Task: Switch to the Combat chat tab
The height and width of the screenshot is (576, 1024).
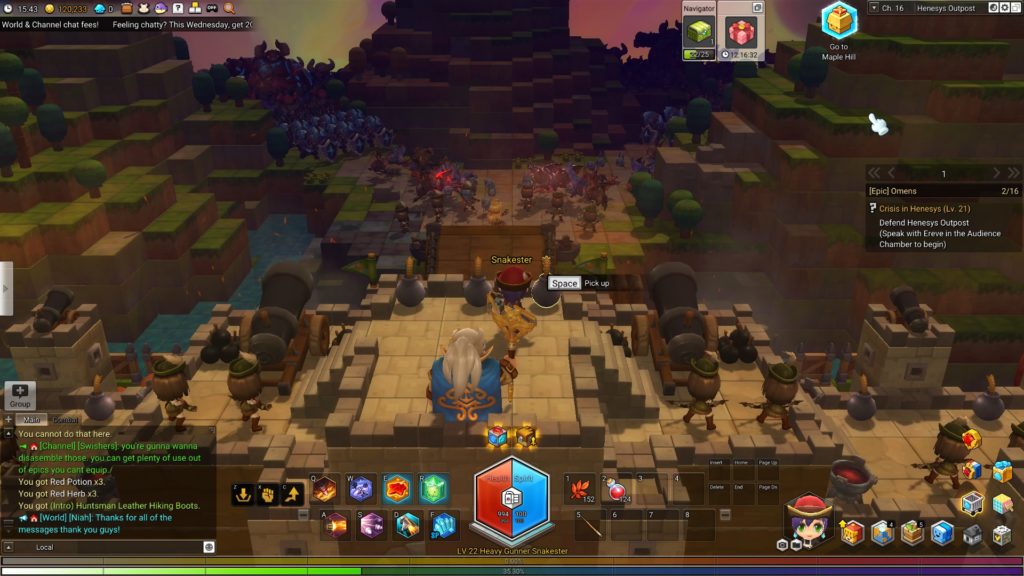Action: [x=66, y=420]
